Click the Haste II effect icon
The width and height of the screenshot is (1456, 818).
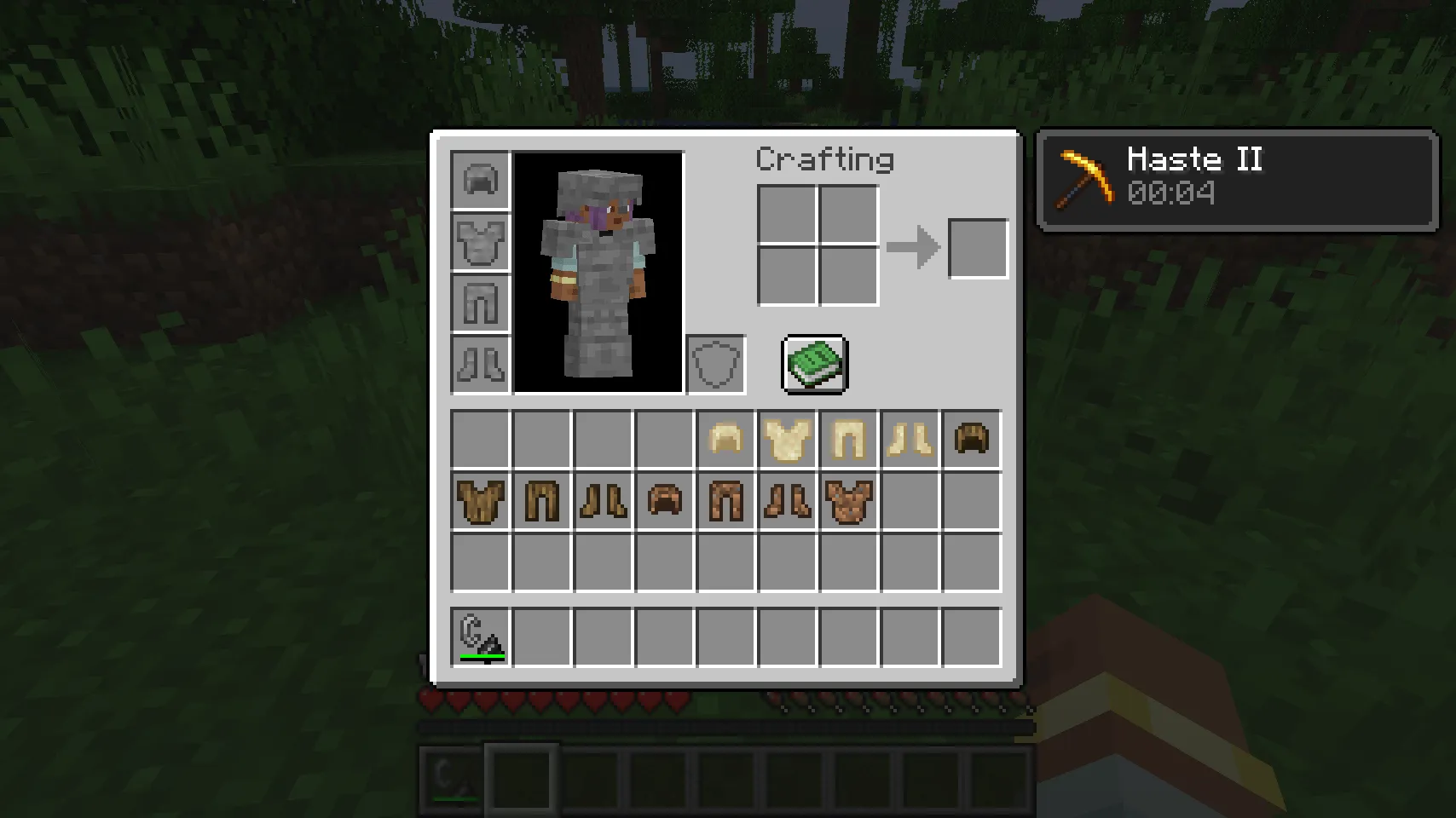(1083, 179)
